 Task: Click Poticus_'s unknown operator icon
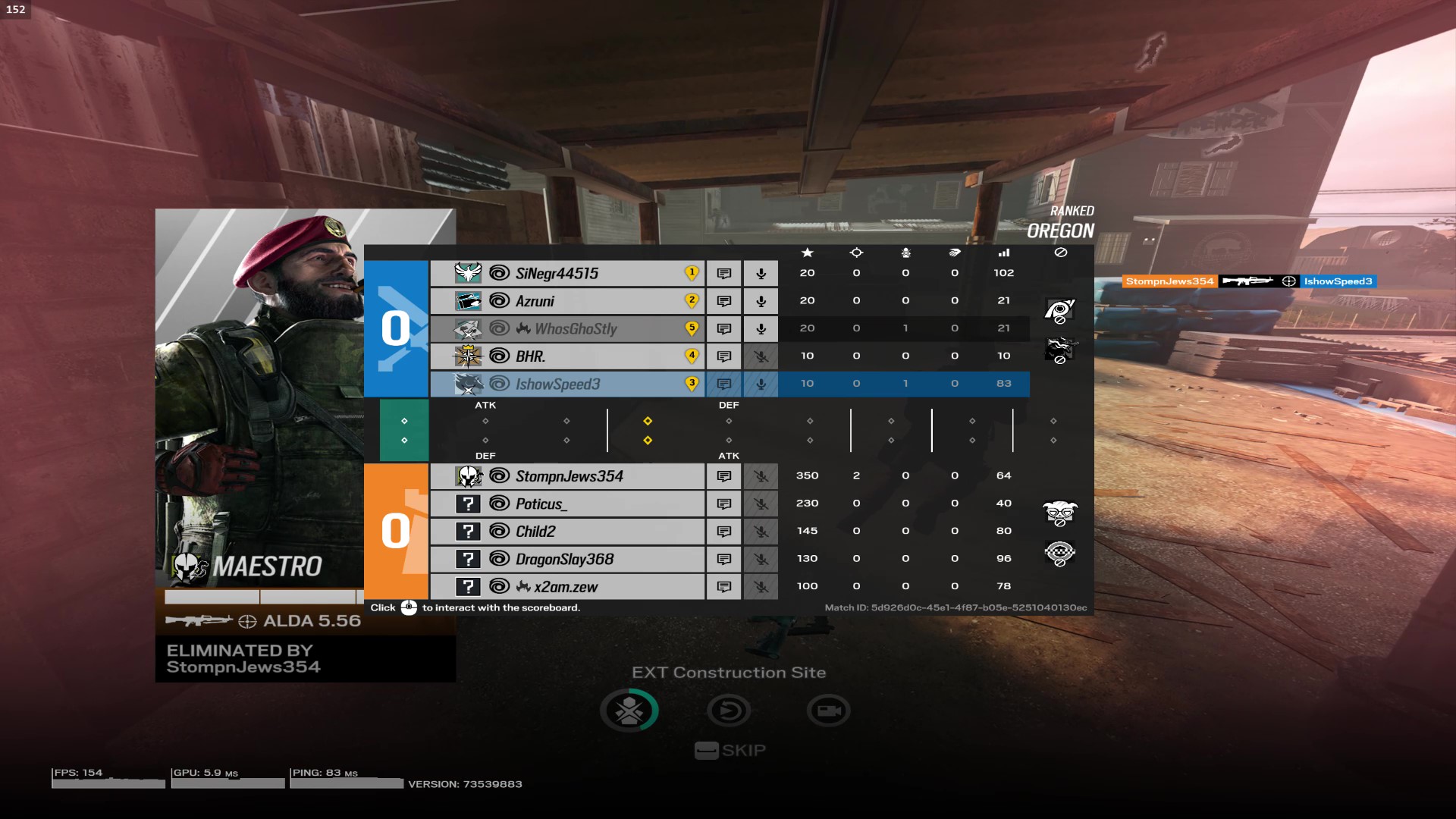click(x=470, y=504)
